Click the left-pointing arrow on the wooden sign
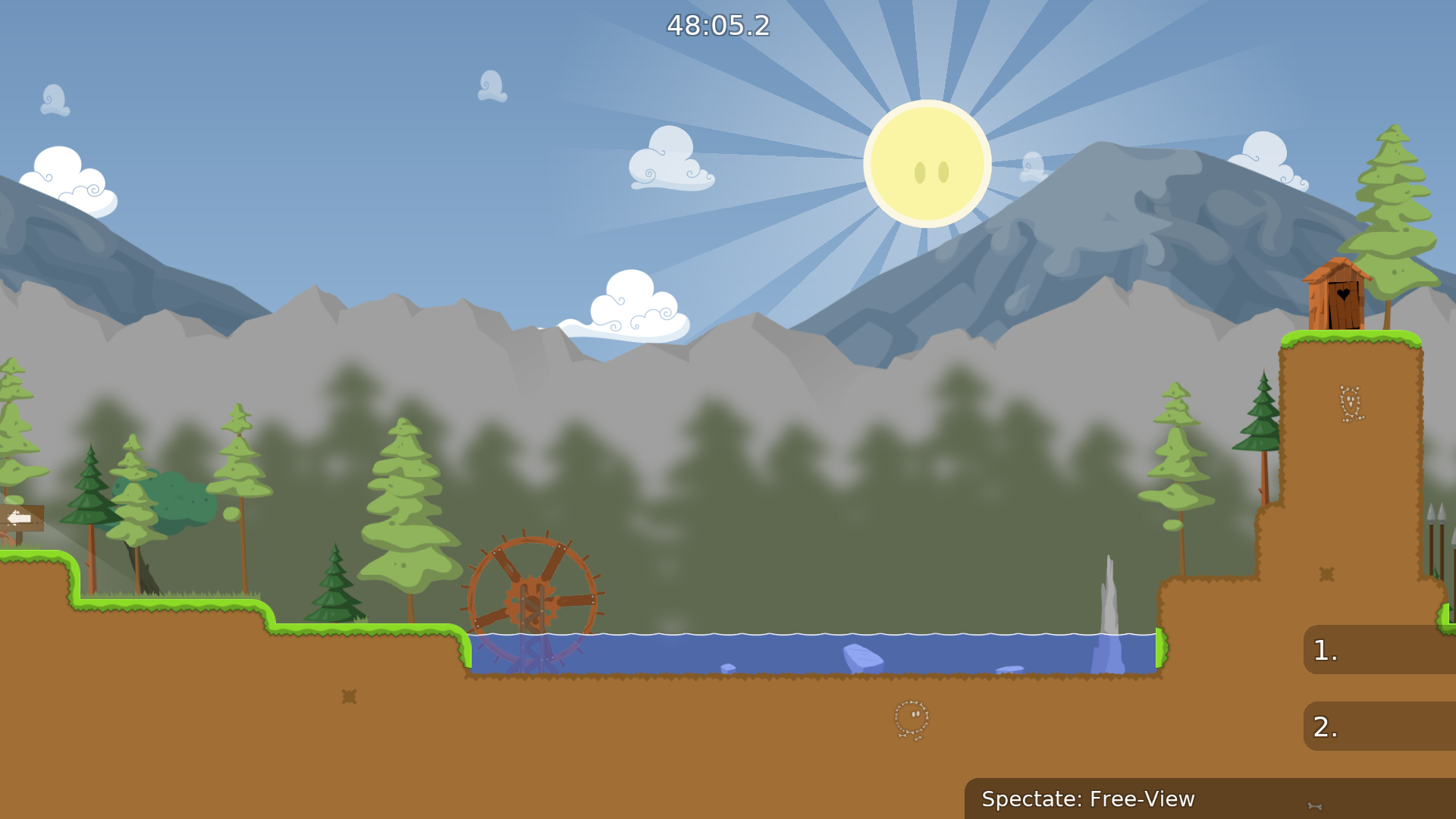 [x=19, y=516]
